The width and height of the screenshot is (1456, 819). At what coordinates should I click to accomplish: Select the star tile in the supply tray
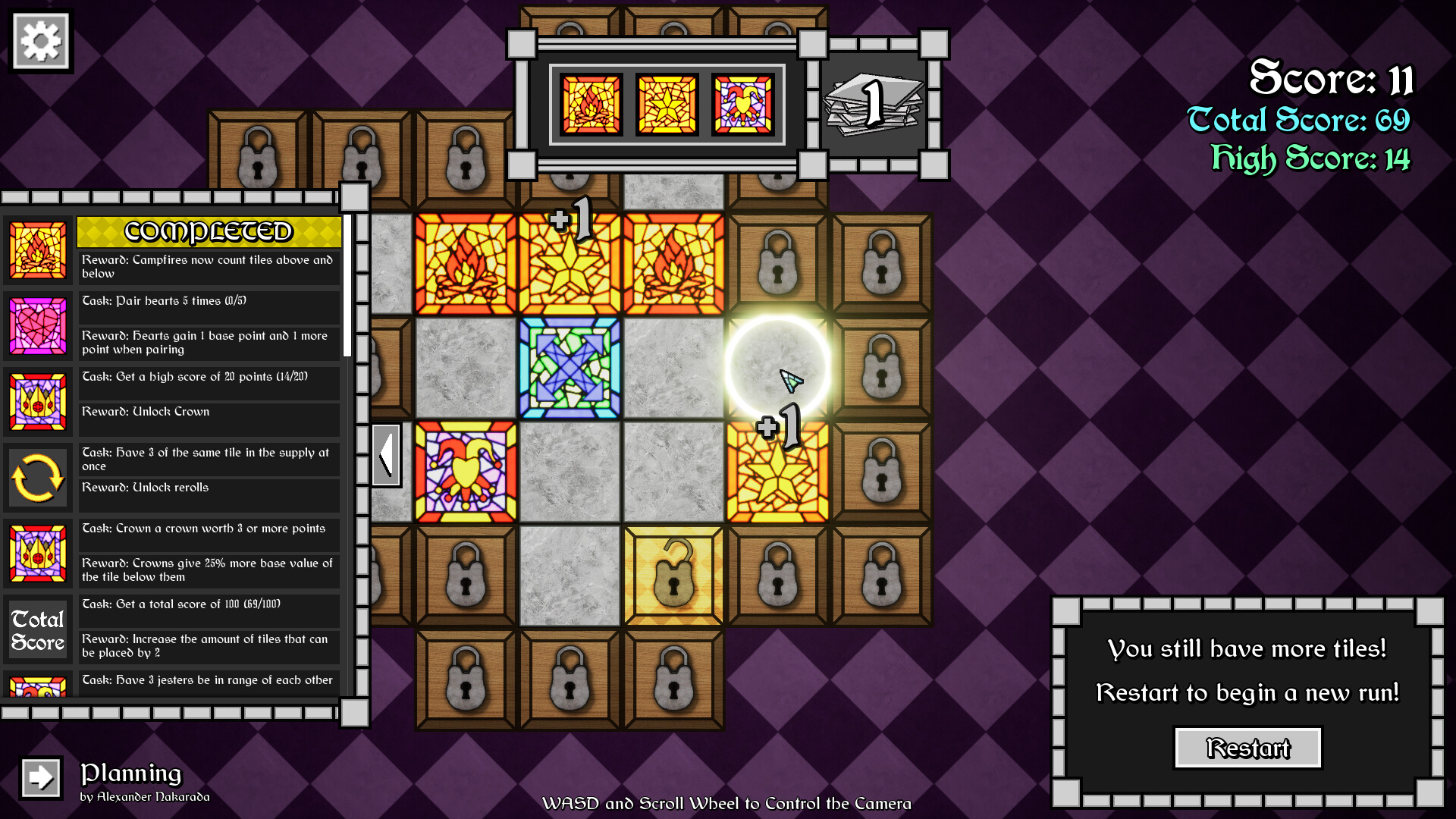[667, 103]
